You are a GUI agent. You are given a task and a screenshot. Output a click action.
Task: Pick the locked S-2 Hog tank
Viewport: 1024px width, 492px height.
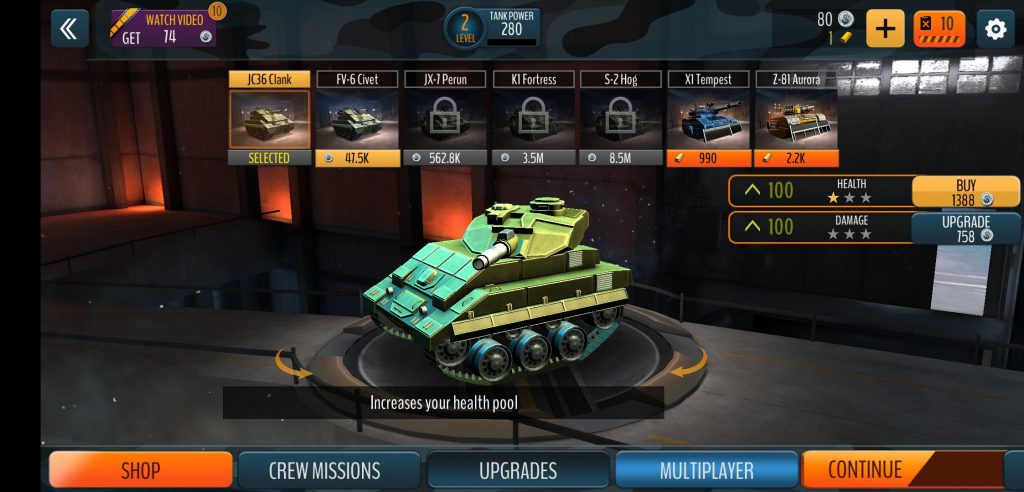(x=621, y=119)
